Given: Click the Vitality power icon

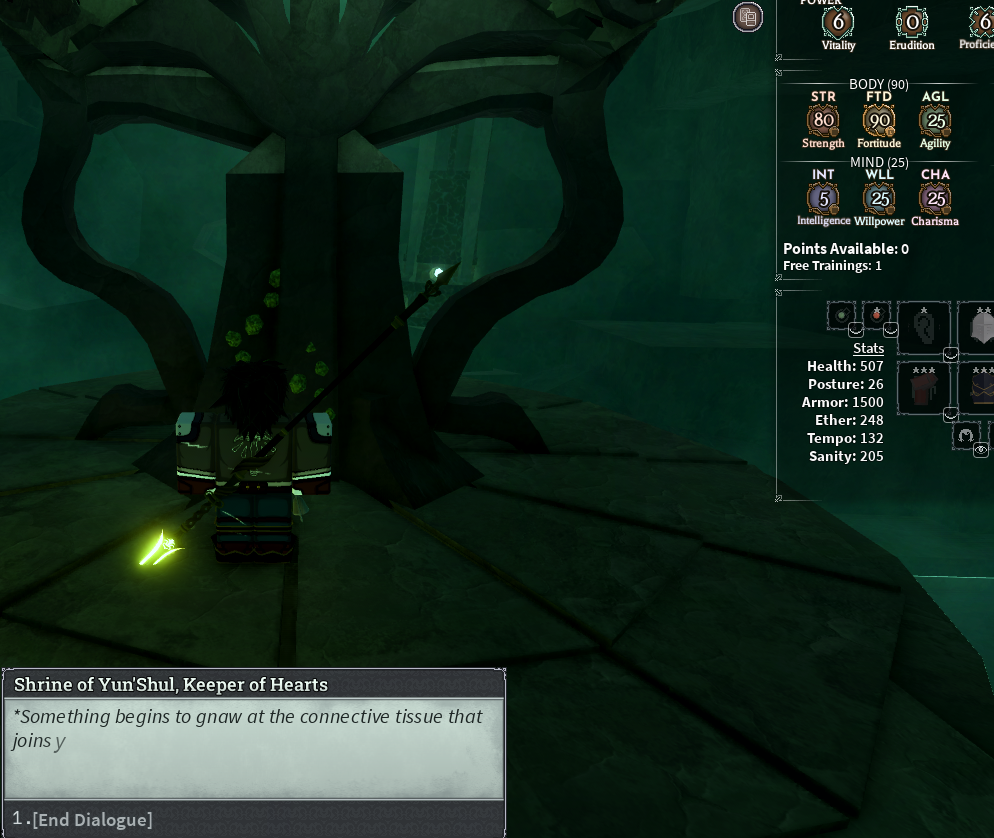Looking at the screenshot, I should 838,22.
